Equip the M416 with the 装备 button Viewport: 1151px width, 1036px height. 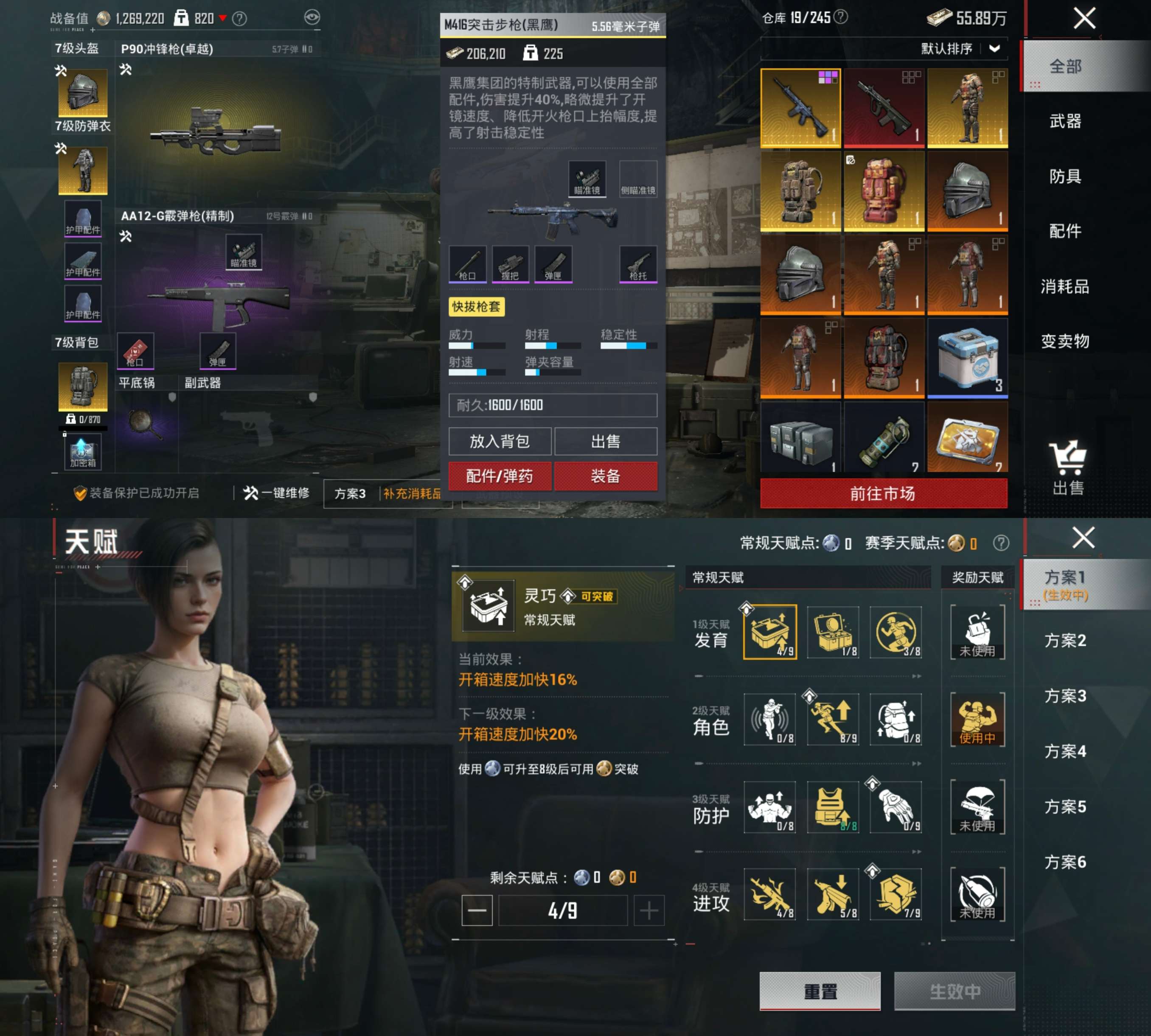coord(605,476)
